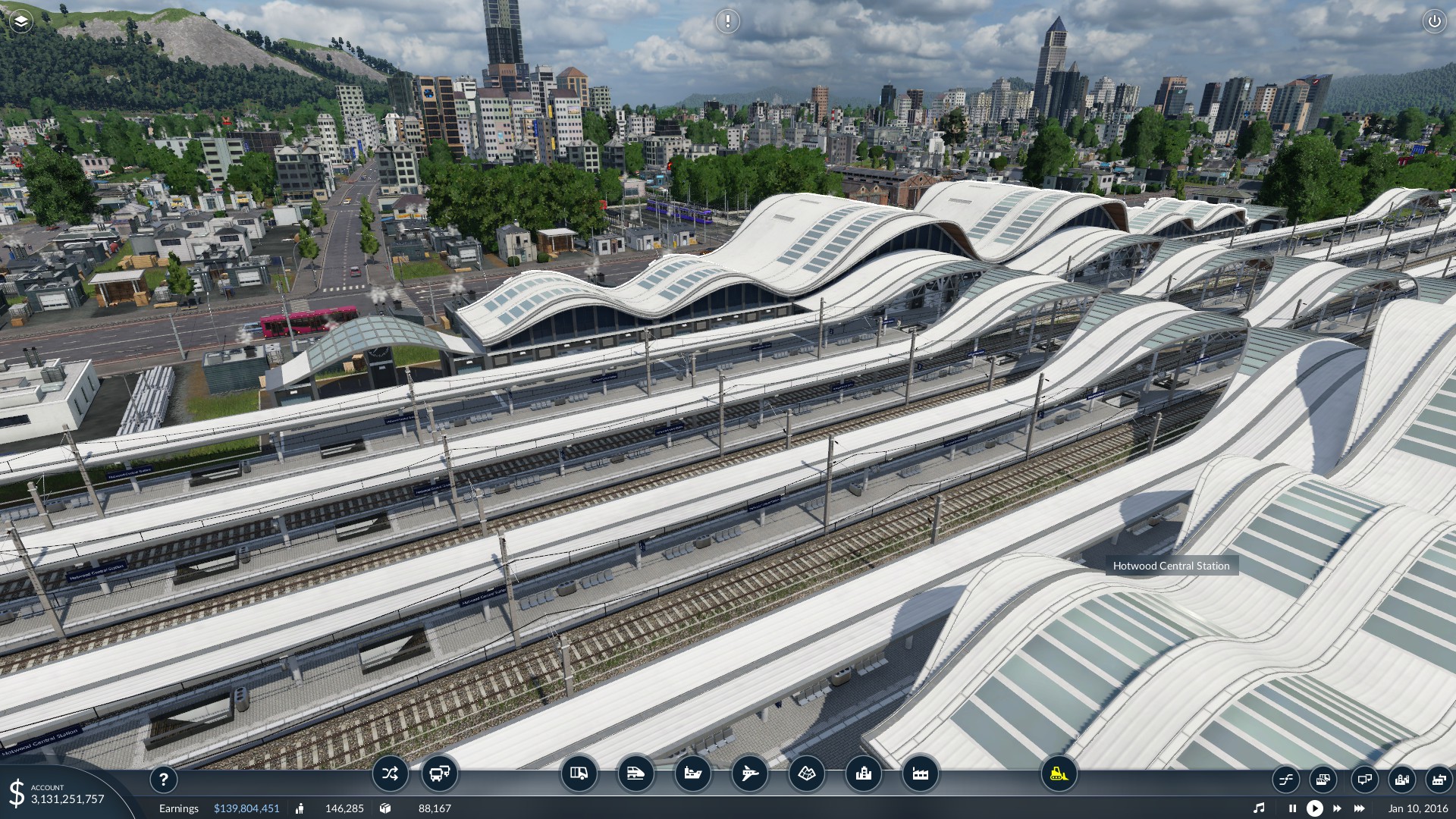Open the road construction menu
This screenshot has height=819, width=1456.
tap(579, 773)
